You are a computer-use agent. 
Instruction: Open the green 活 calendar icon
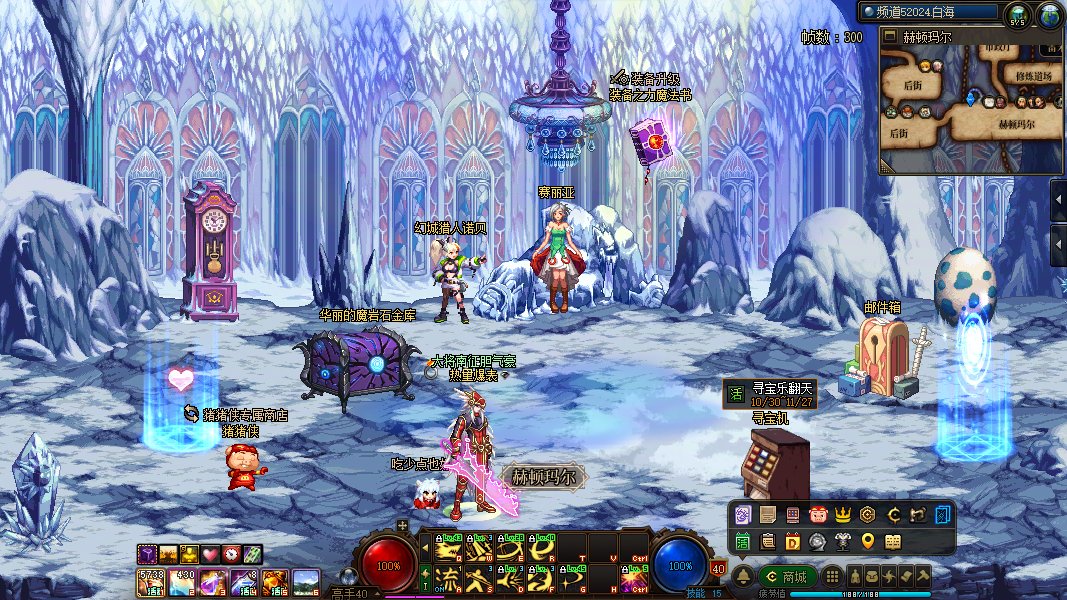click(743, 542)
